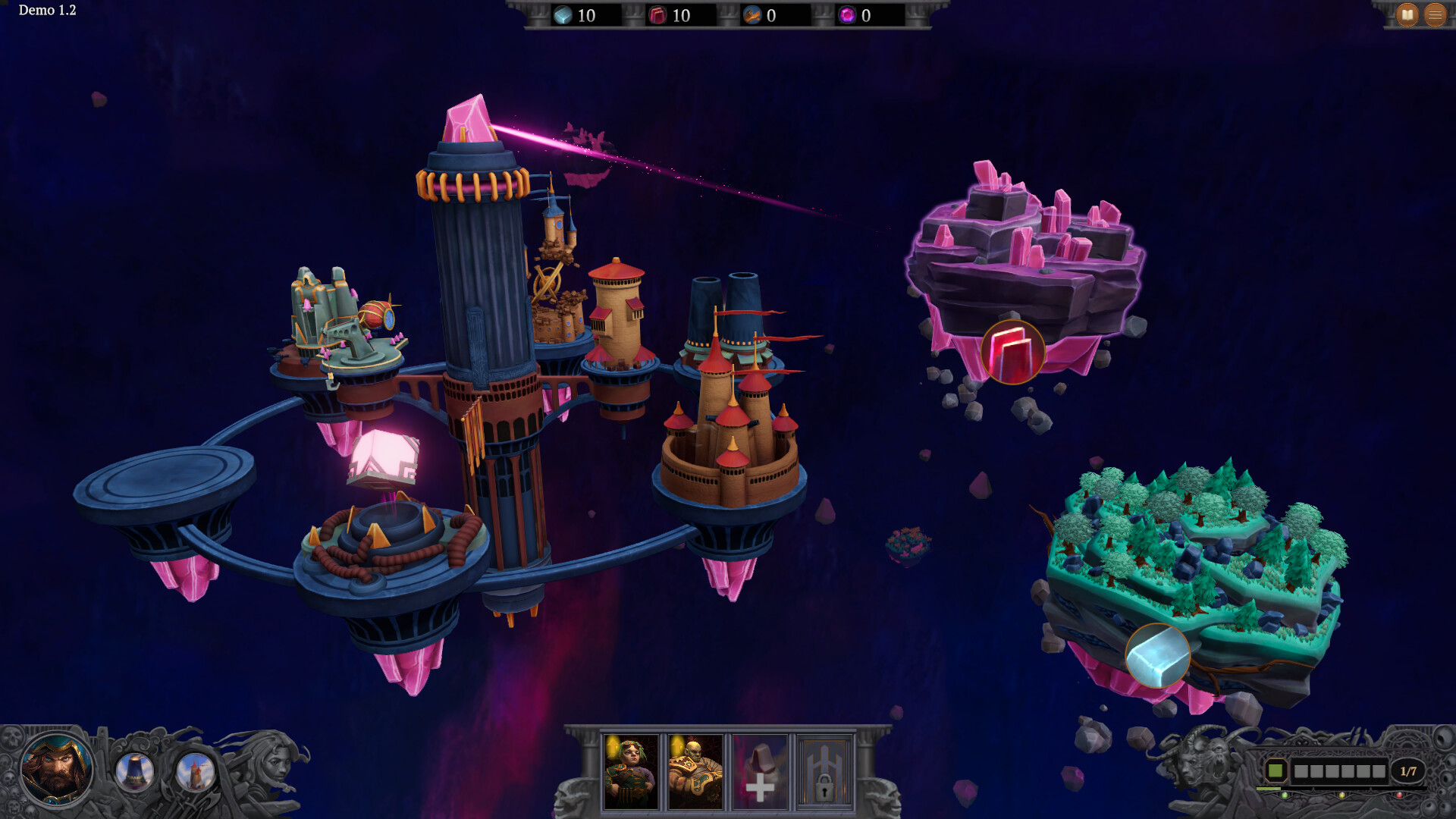Select the red crystal resource marker

coord(1012,353)
